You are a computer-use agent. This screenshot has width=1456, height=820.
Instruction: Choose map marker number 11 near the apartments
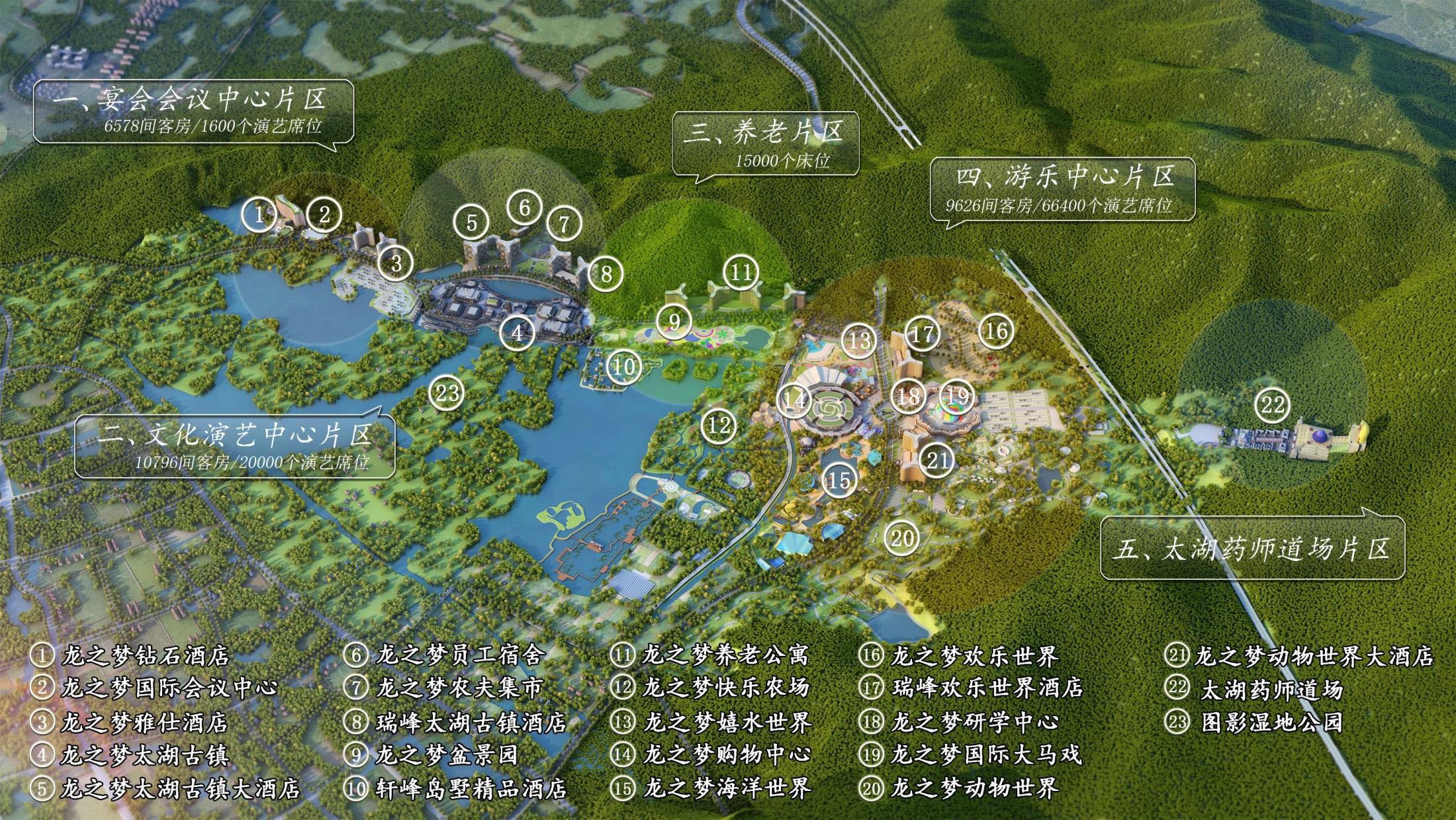point(741,272)
